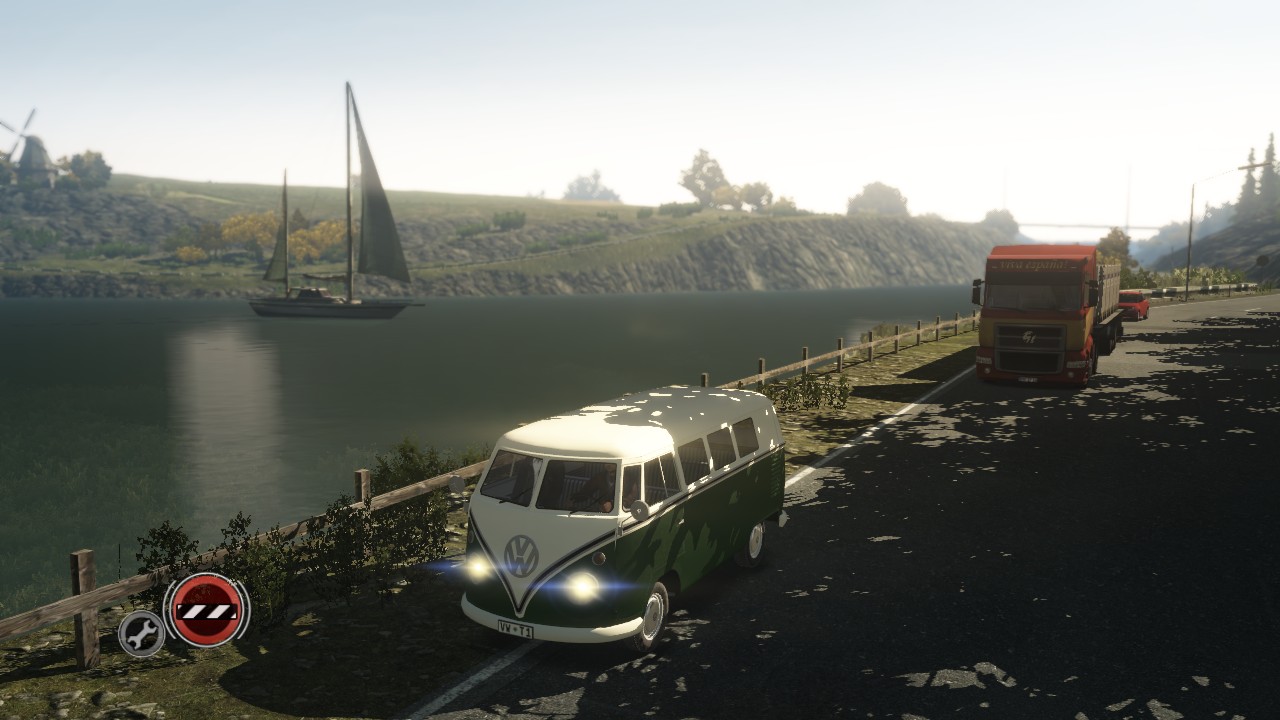Select the red striped barrier icon
Viewport: 1280px width, 720px height.
point(207,609)
